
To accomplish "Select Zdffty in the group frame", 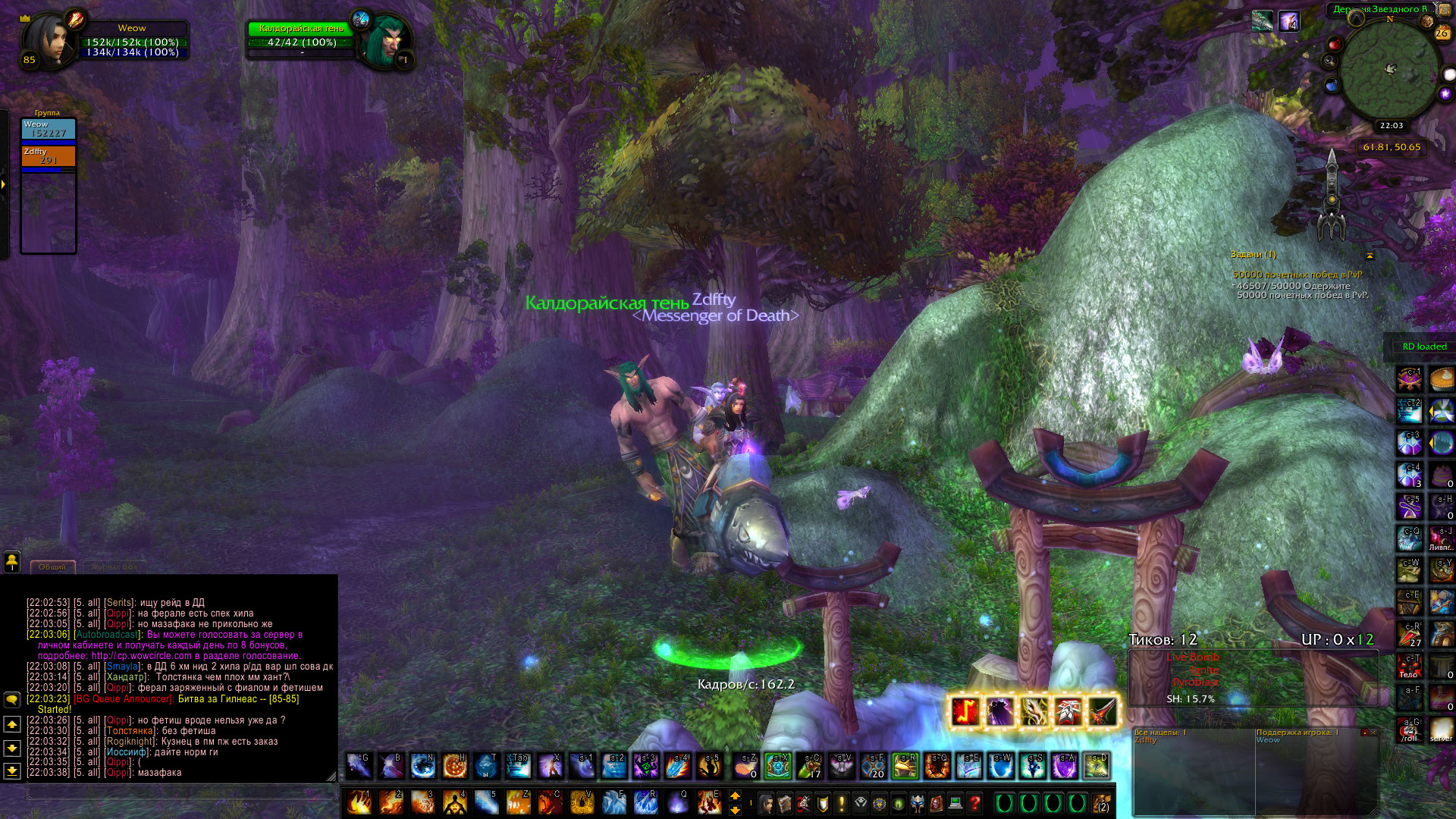I will click(49, 156).
